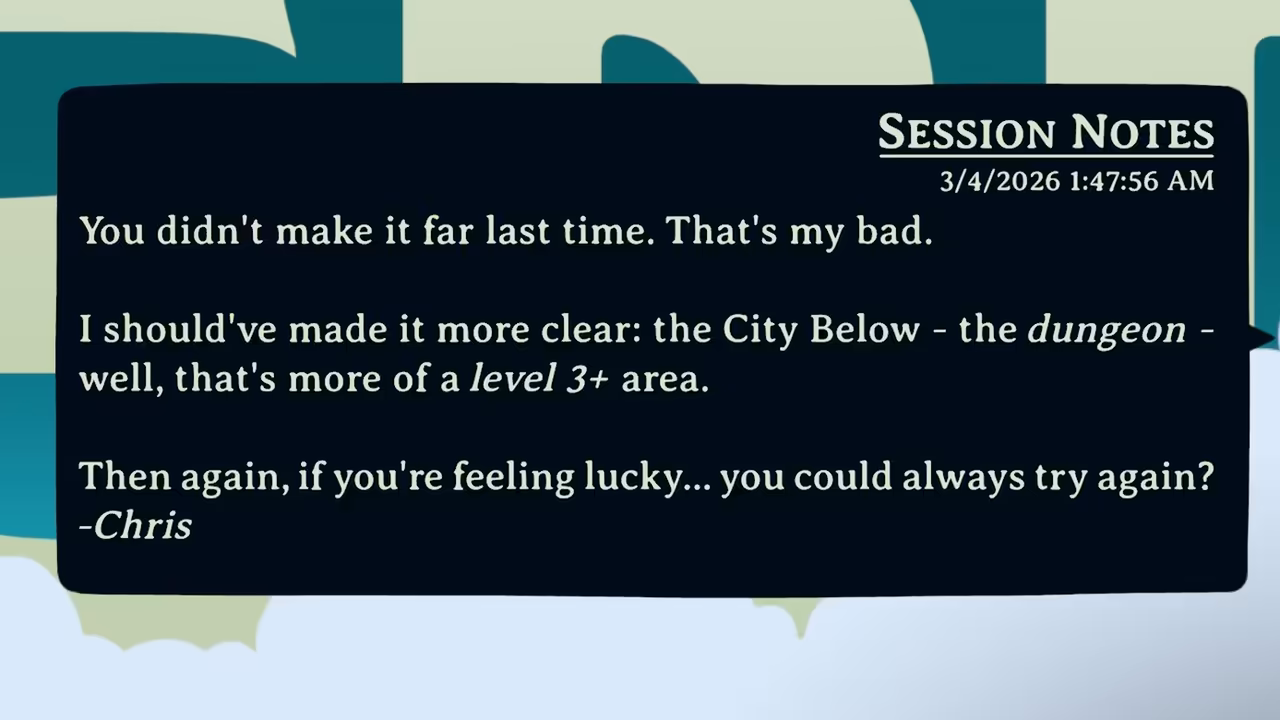Select the italic text level 3+
The height and width of the screenshot is (720, 1280).
(540, 378)
